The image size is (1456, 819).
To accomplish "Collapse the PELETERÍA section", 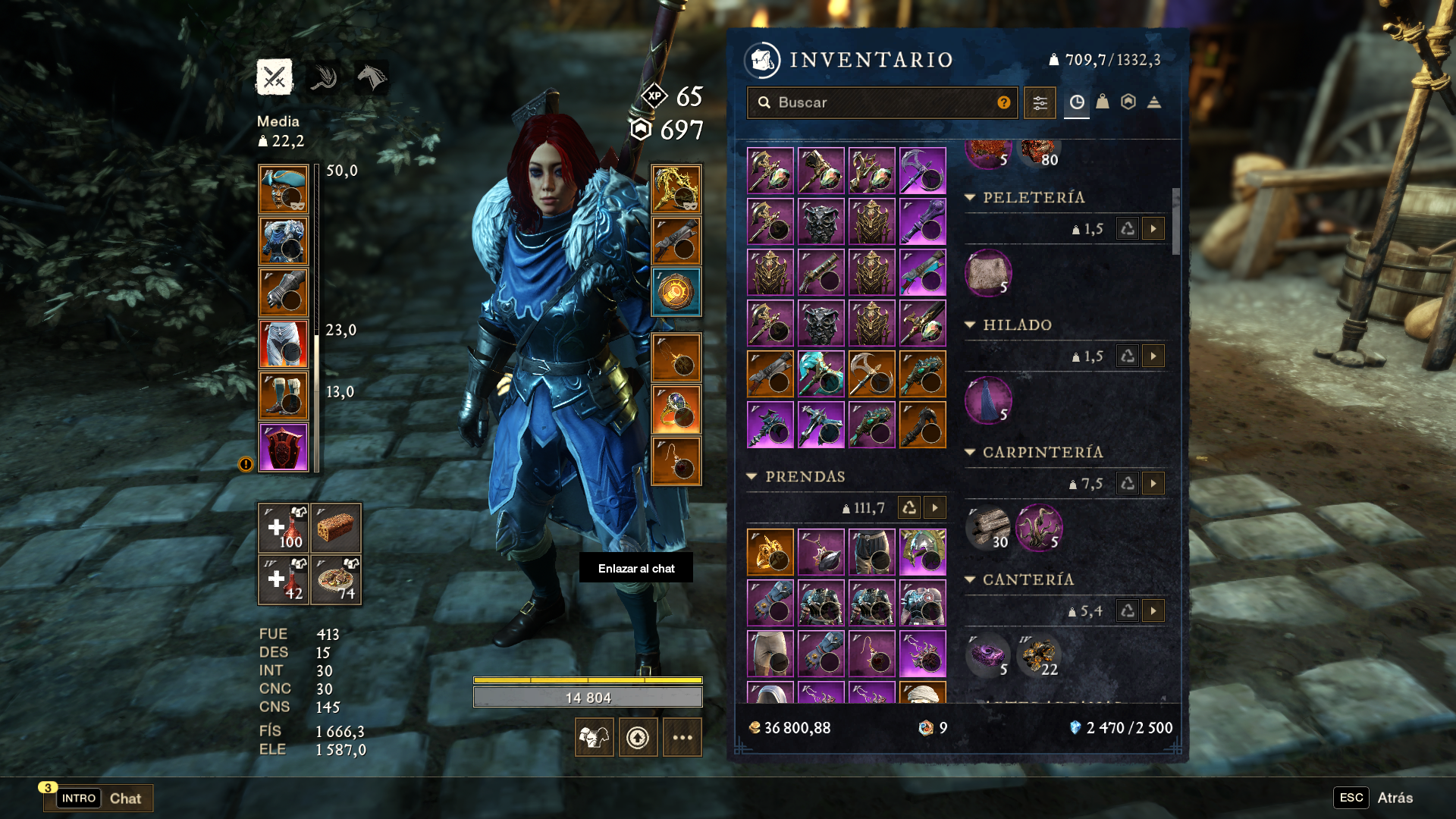I will pos(970,197).
